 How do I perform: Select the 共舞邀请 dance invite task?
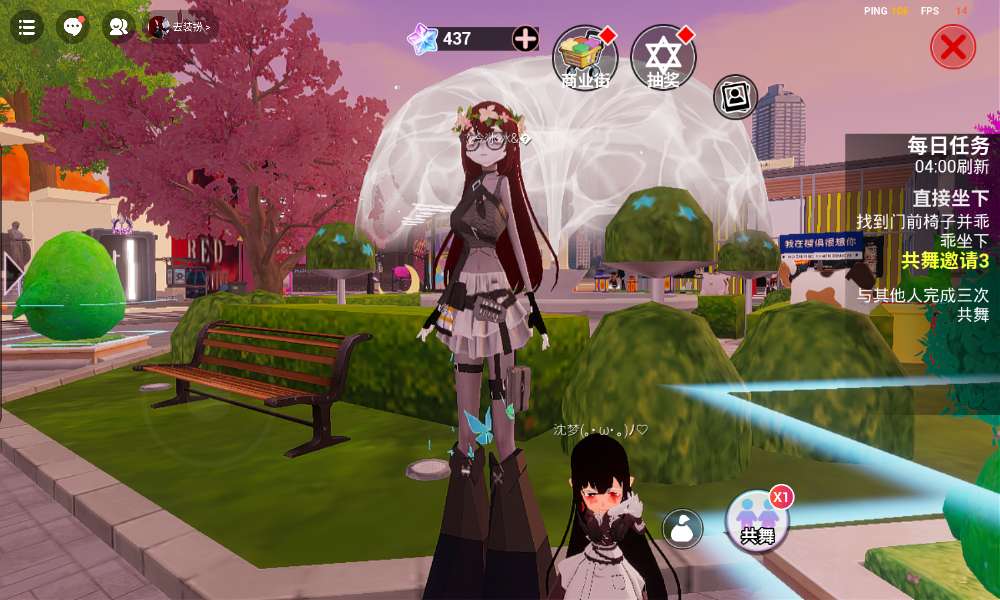coord(944,261)
